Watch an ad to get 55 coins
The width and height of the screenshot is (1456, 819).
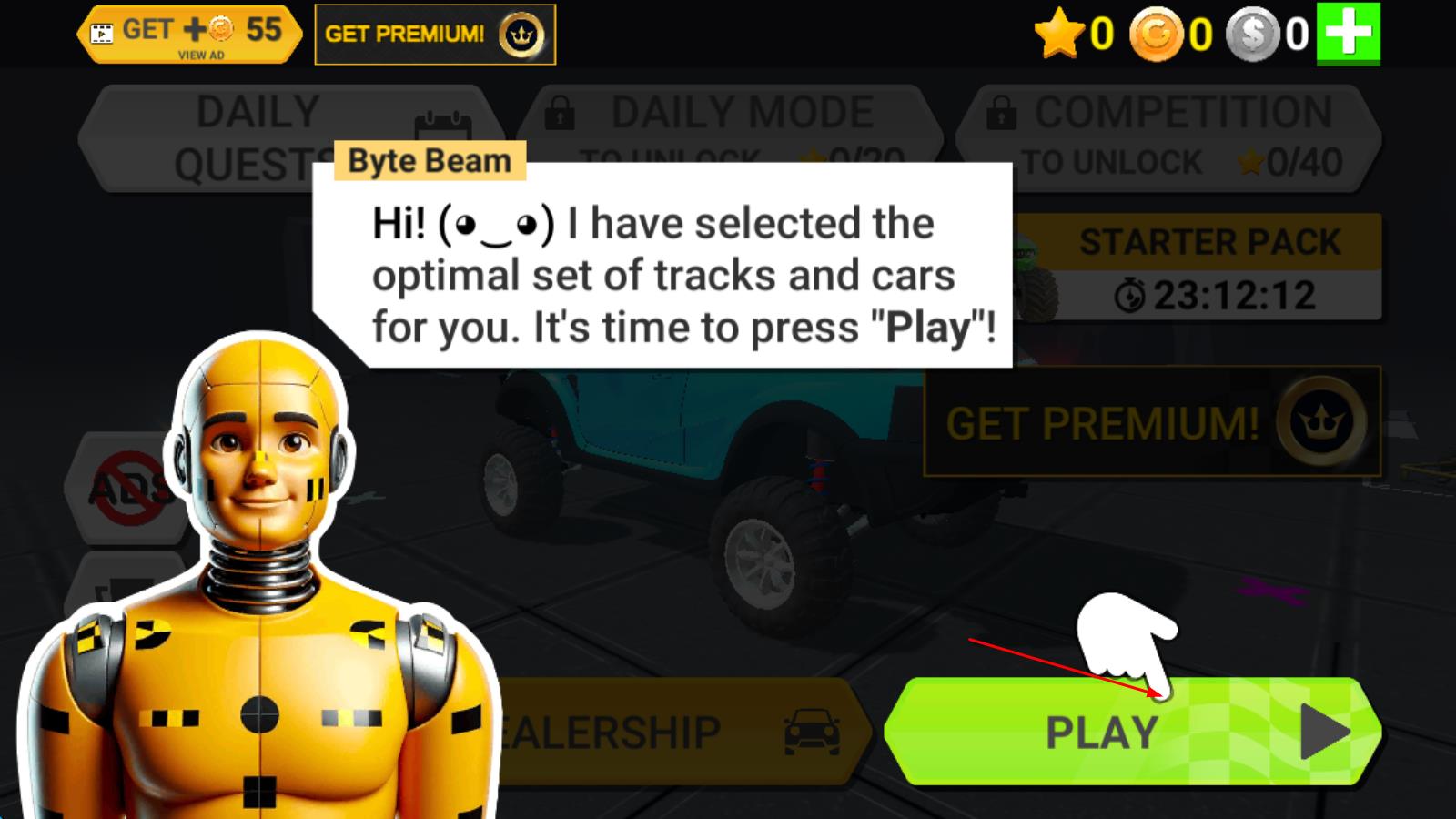coord(190,35)
